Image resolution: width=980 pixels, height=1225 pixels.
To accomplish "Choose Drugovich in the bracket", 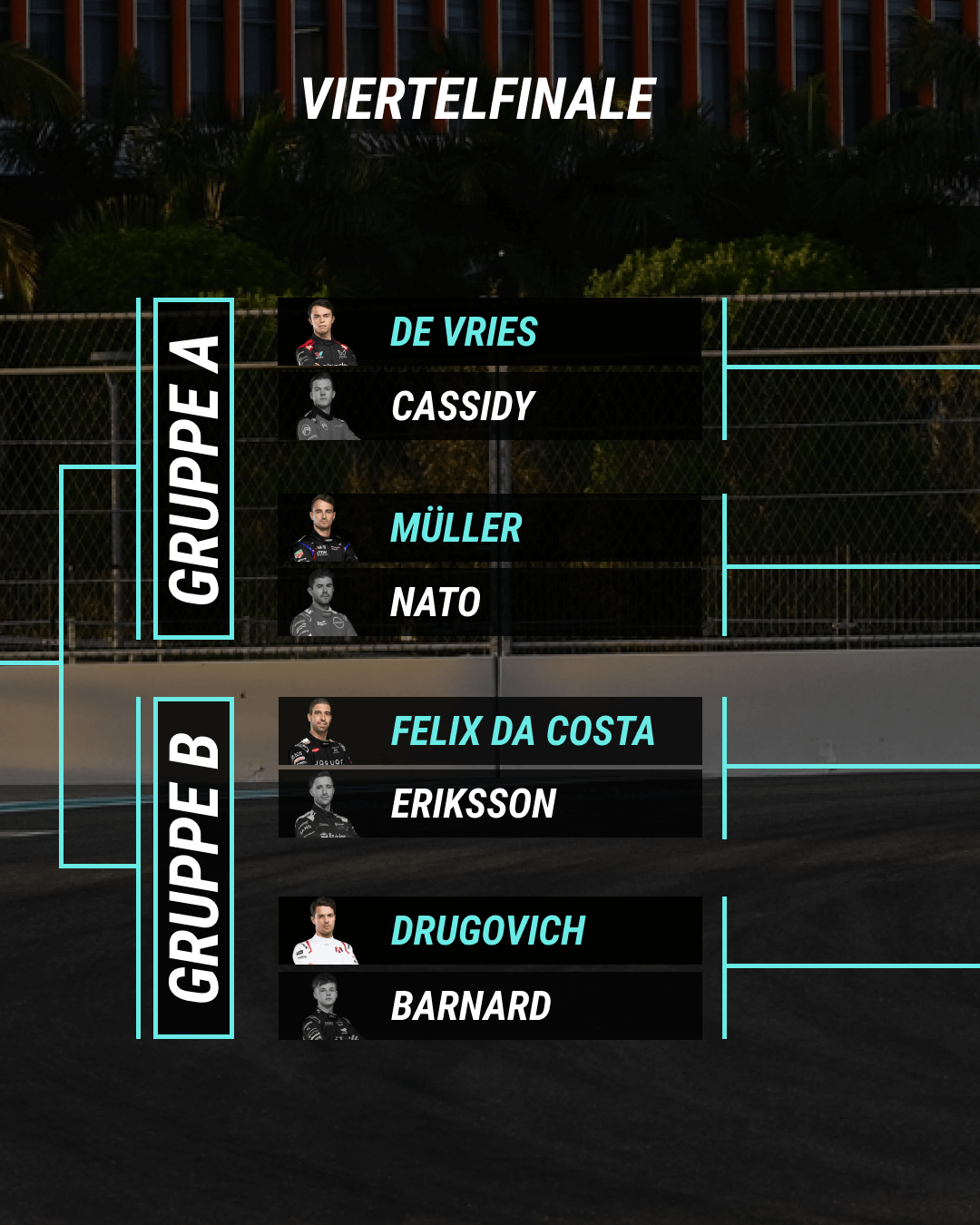I will (x=490, y=931).
